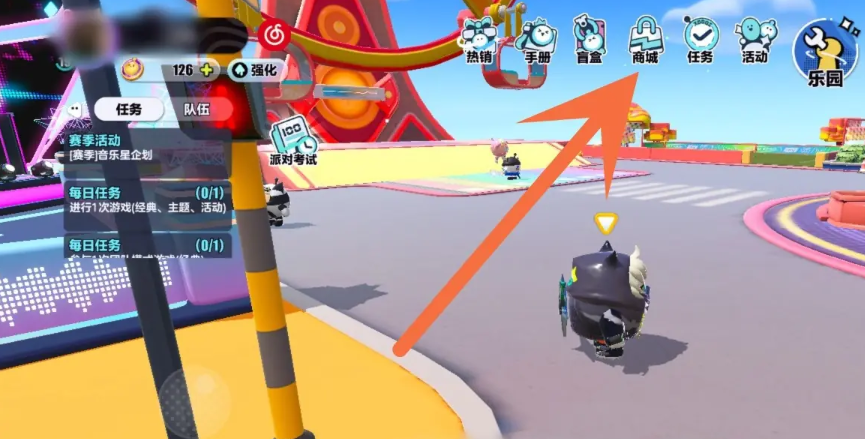Click the gold coin currency icon
Image resolution: width=865 pixels, height=439 pixels.
point(134,70)
